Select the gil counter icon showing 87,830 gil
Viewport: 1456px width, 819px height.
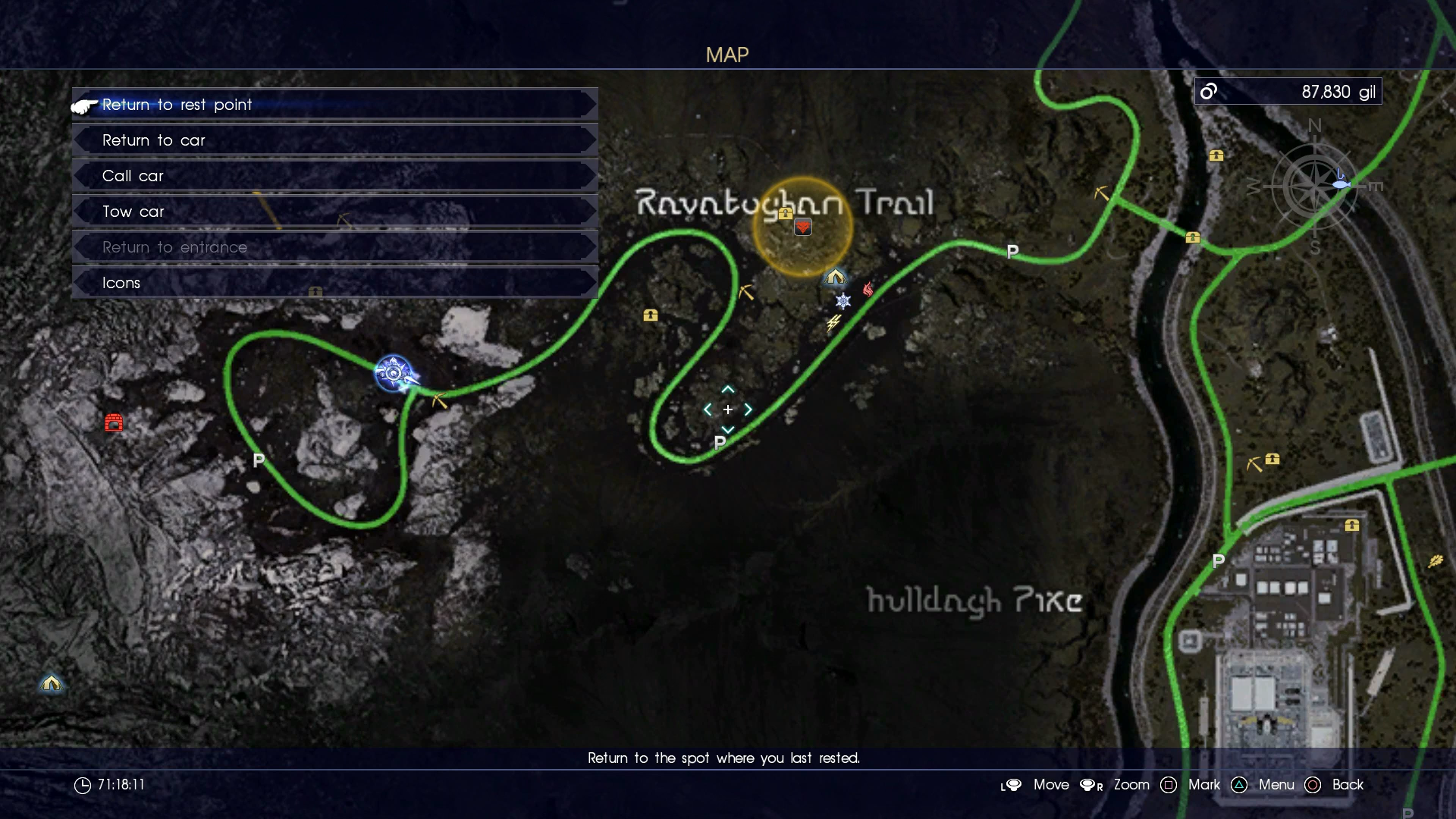(x=1209, y=92)
